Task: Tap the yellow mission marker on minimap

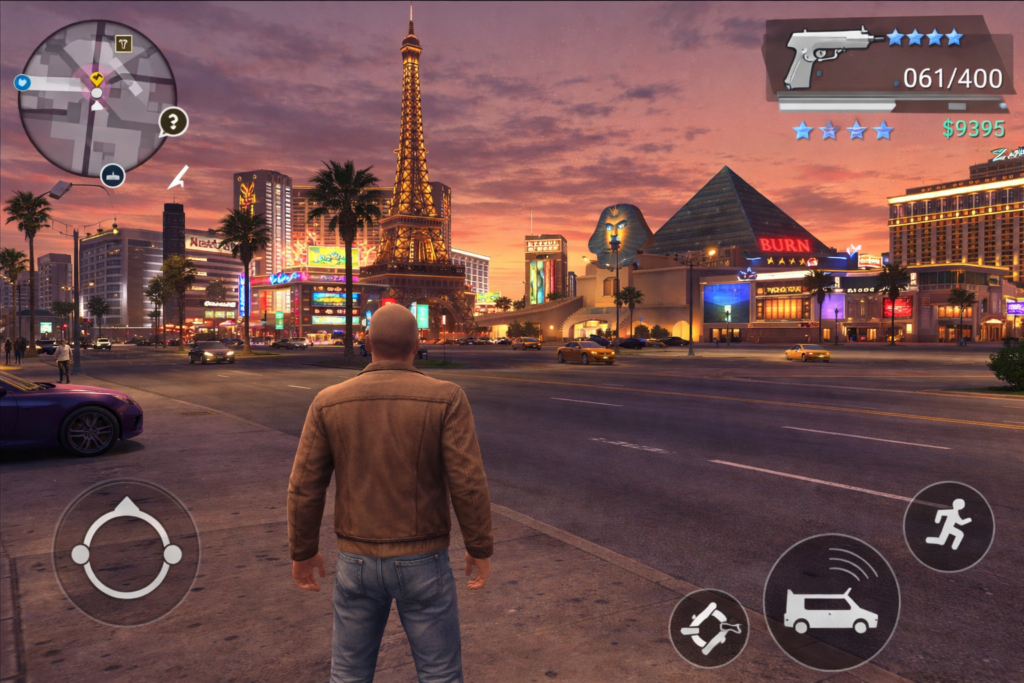Action: 96,78
